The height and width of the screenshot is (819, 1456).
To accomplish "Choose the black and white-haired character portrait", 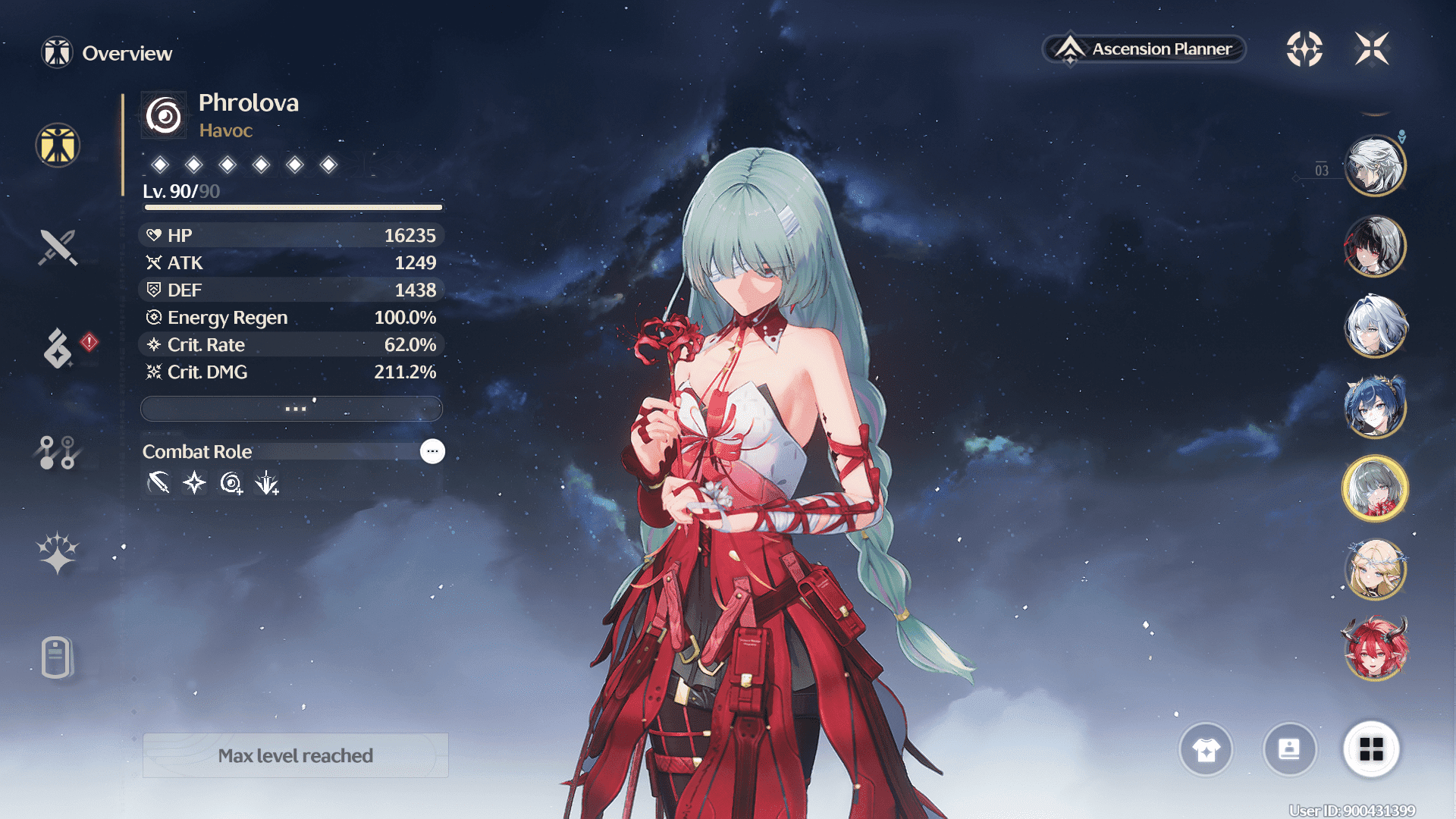I will 1375,246.
